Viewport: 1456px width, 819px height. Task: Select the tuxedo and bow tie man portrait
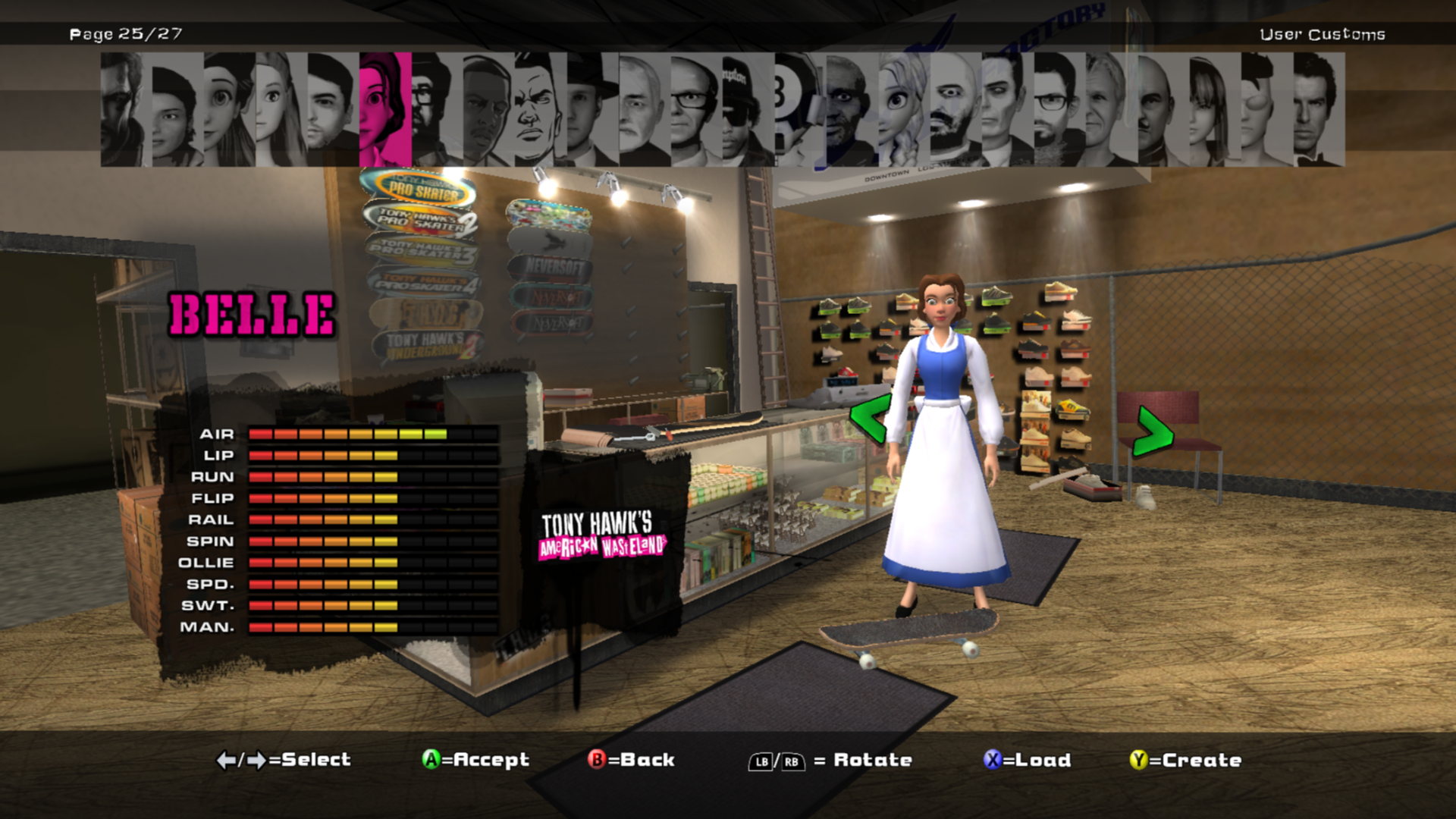click(1318, 109)
